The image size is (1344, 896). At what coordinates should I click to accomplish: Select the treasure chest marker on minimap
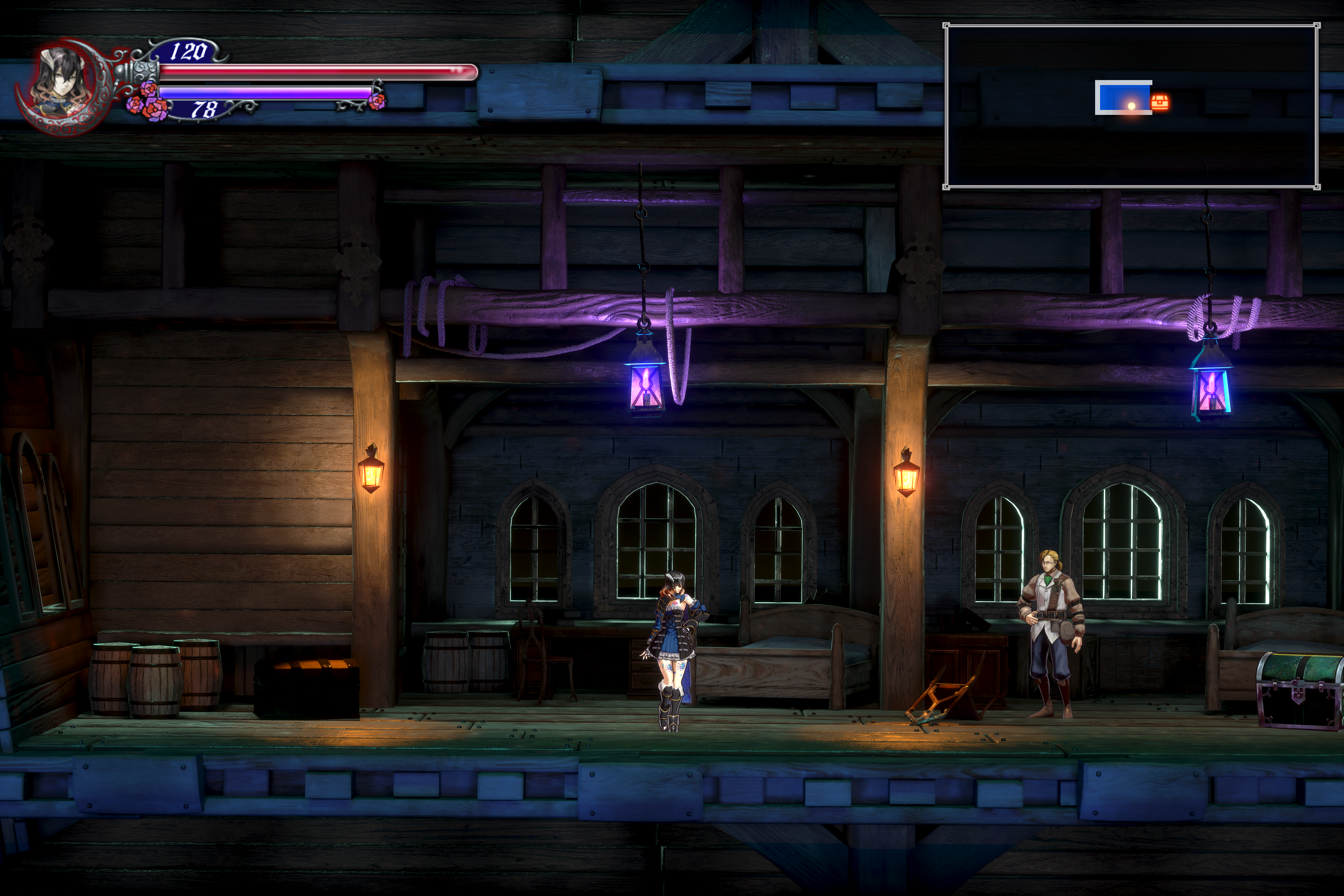pos(1159,102)
